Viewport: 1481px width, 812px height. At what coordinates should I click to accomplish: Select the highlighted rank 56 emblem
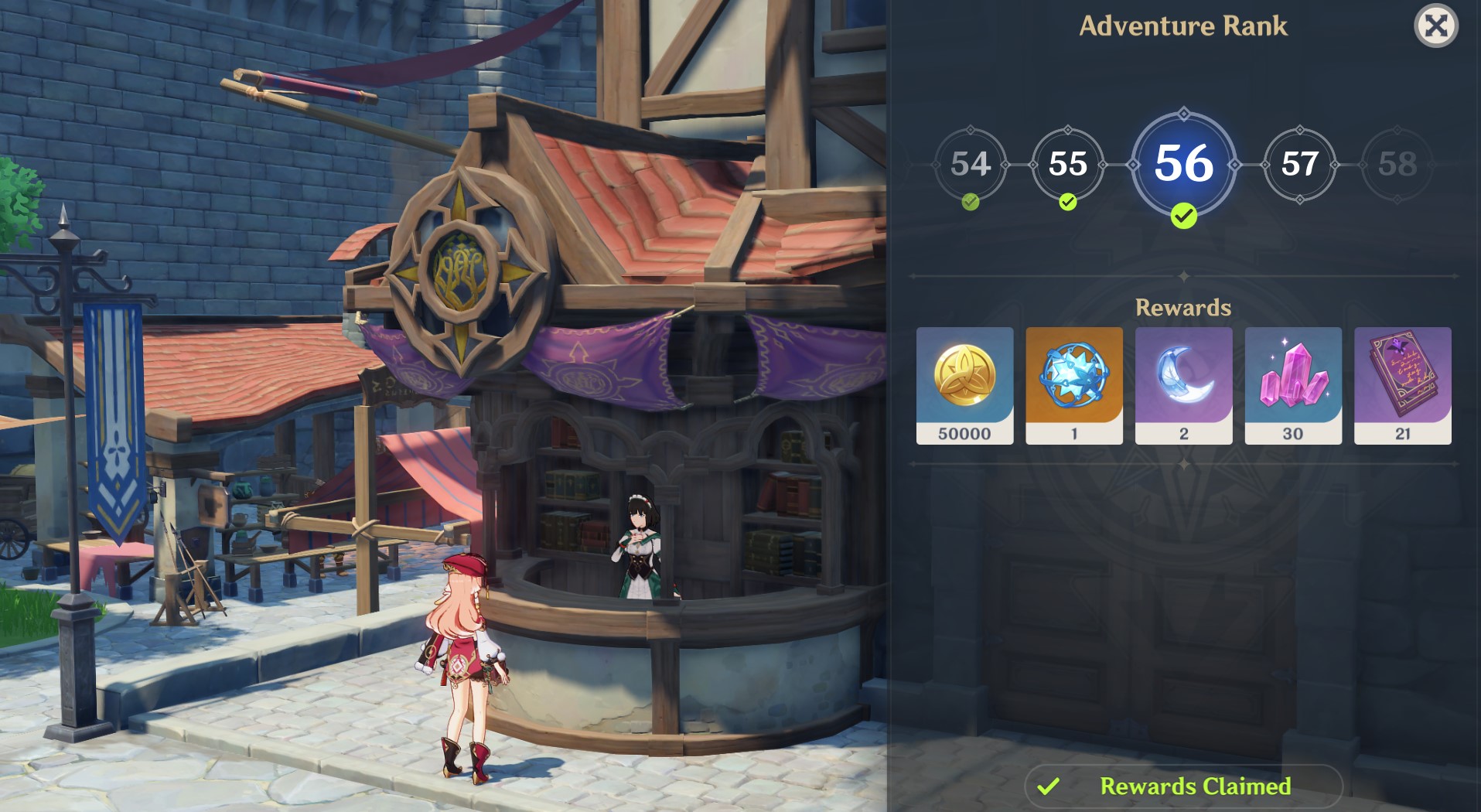1184,164
